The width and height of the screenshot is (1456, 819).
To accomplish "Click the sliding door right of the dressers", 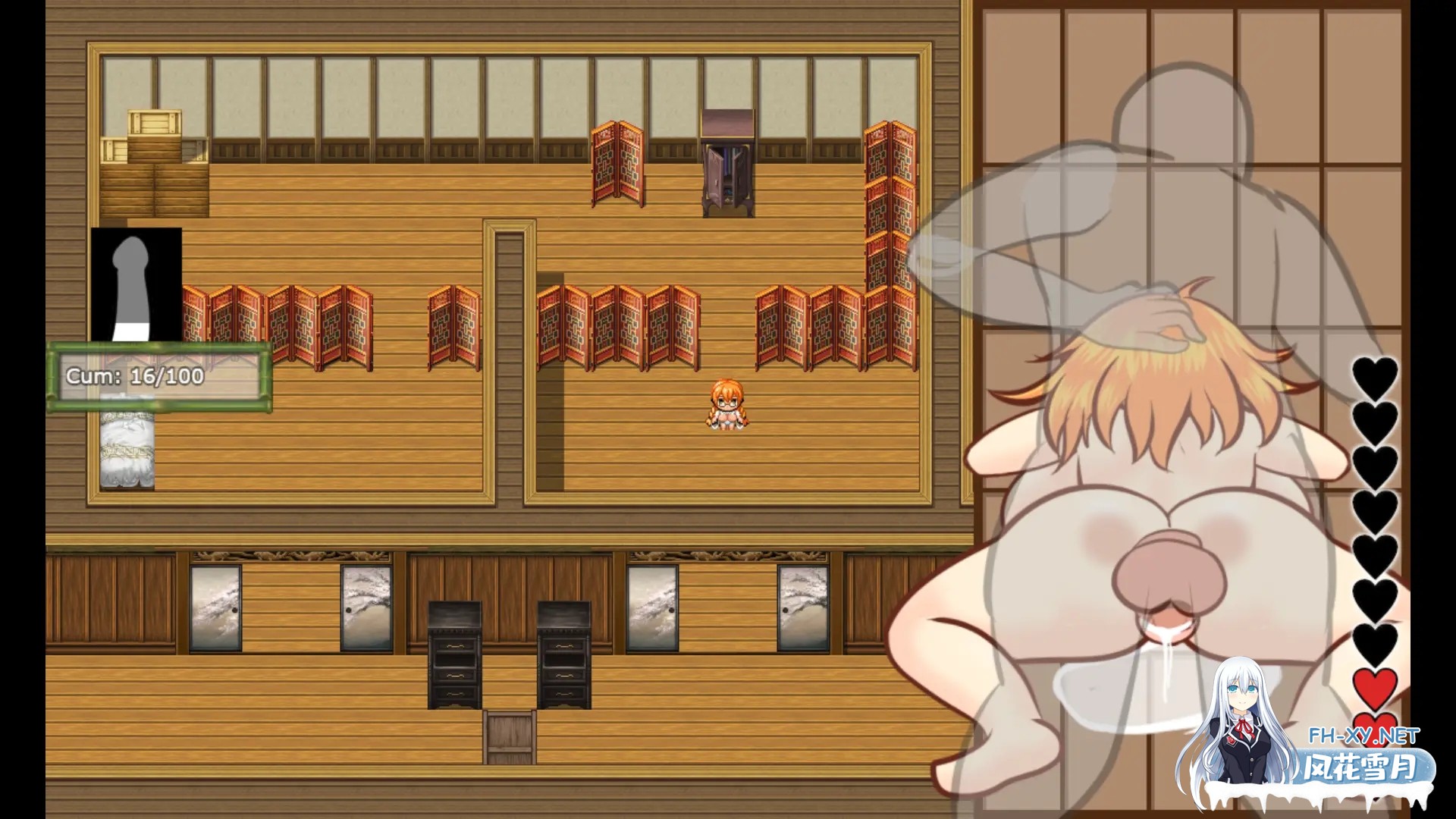I will (654, 607).
